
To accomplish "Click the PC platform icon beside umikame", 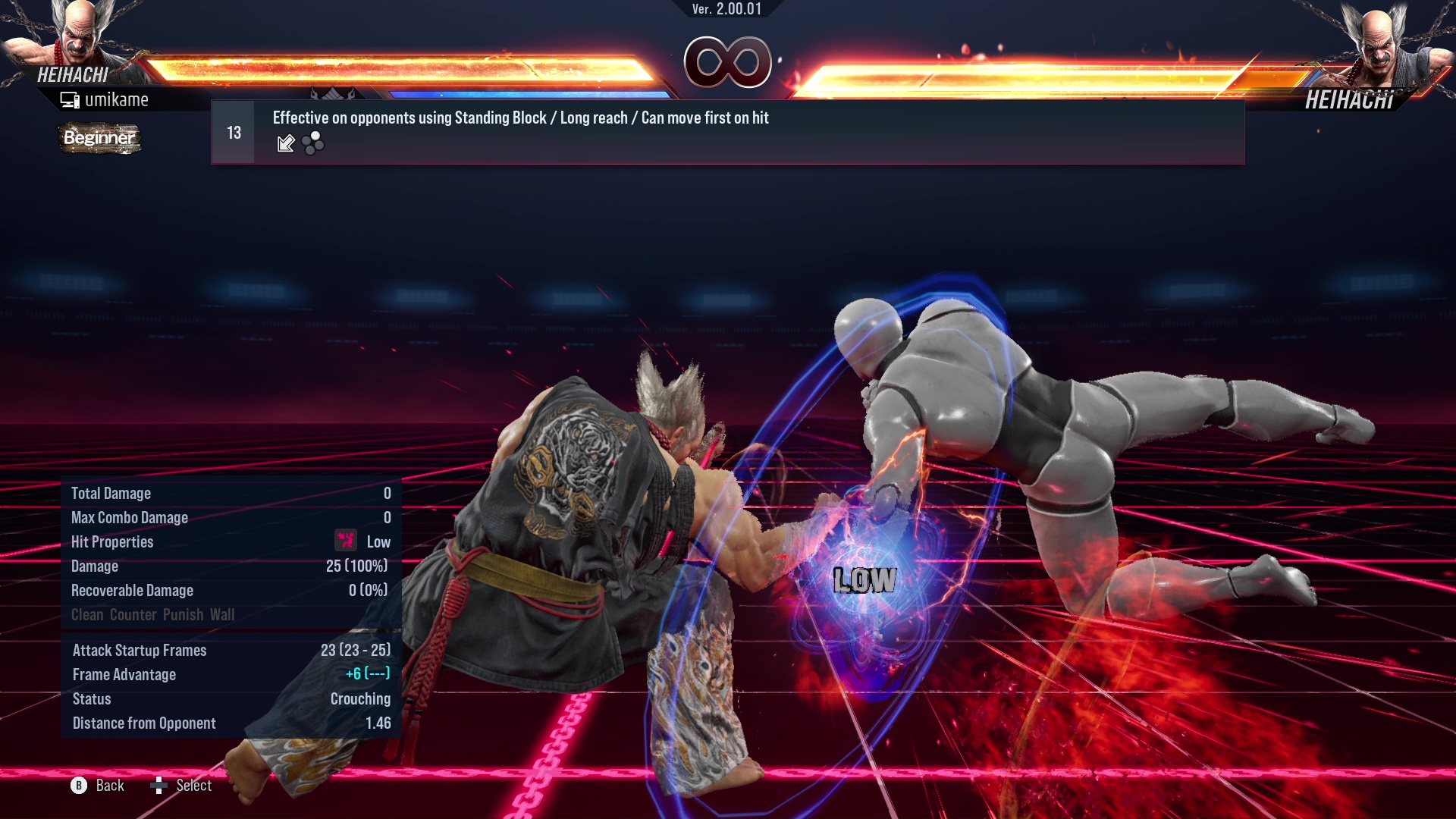I will click(x=71, y=99).
